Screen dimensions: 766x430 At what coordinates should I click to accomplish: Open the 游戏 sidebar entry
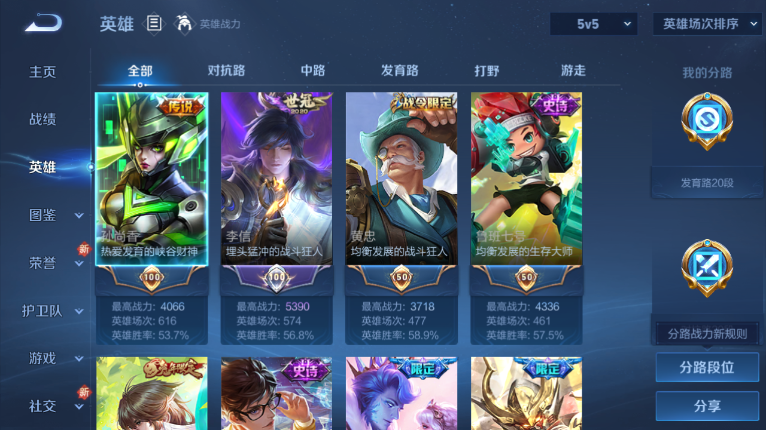[x=42, y=358]
